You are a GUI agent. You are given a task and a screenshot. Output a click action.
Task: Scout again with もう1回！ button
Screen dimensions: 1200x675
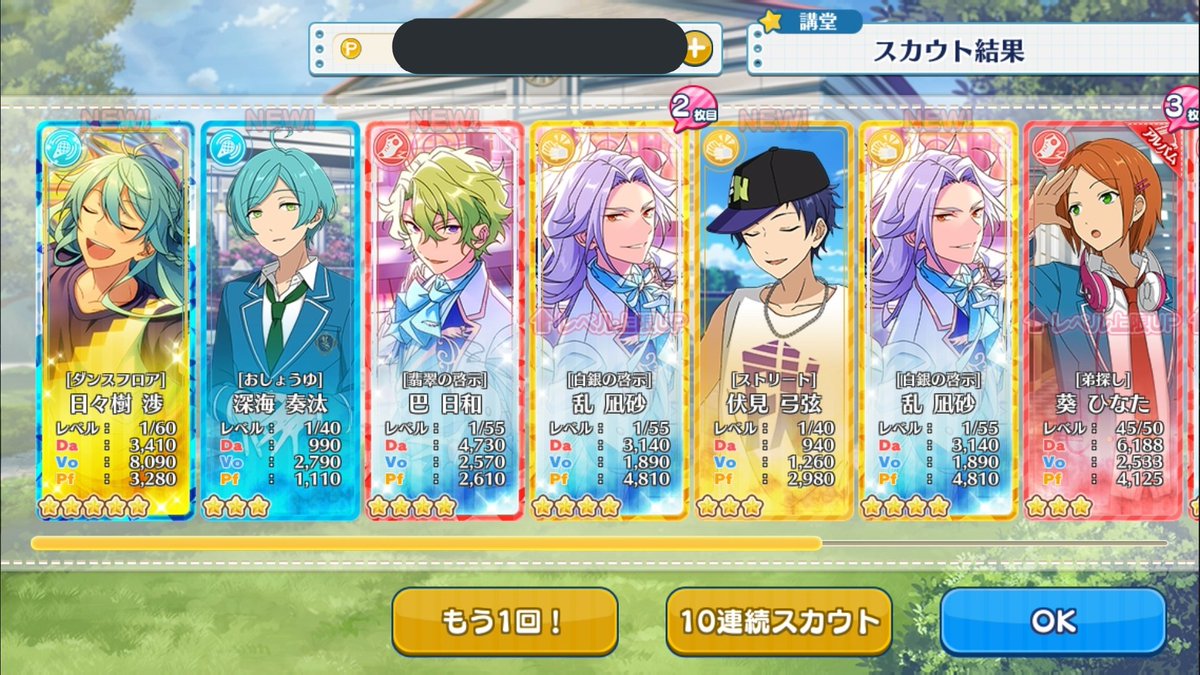(504, 620)
